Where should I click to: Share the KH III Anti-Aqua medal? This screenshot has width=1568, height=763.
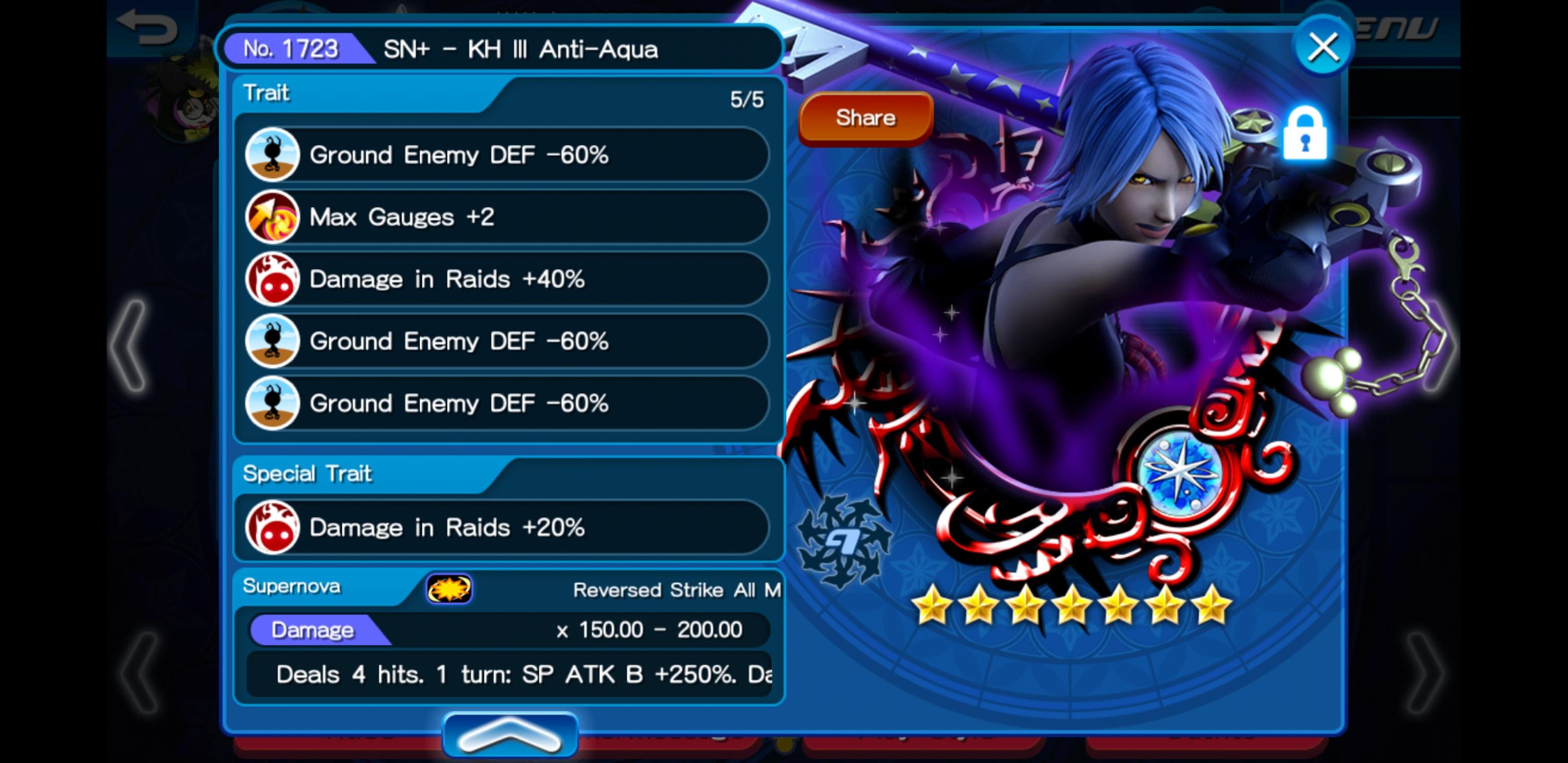coord(865,118)
